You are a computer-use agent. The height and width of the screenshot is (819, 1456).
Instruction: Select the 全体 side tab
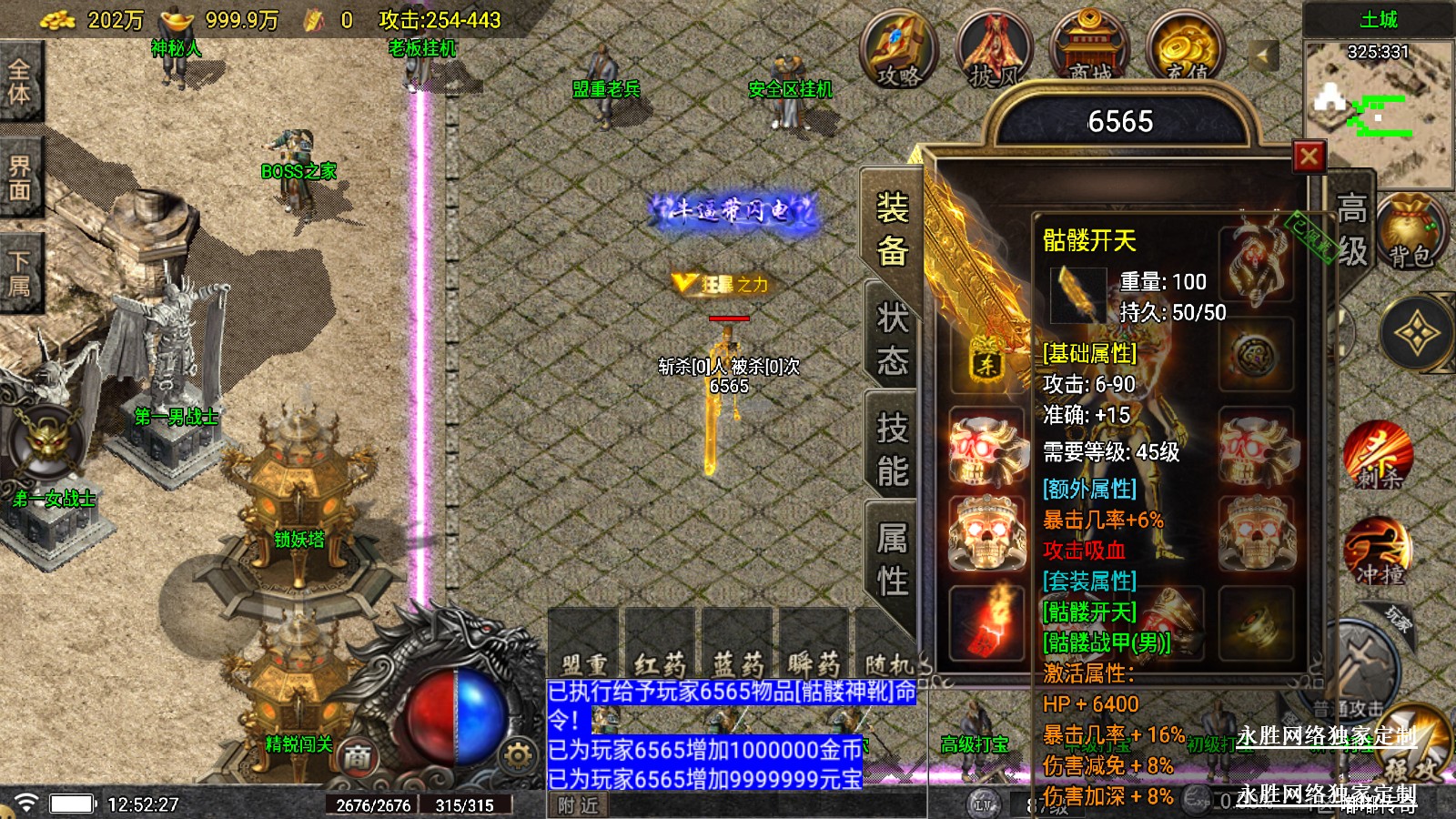(x=20, y=81)
